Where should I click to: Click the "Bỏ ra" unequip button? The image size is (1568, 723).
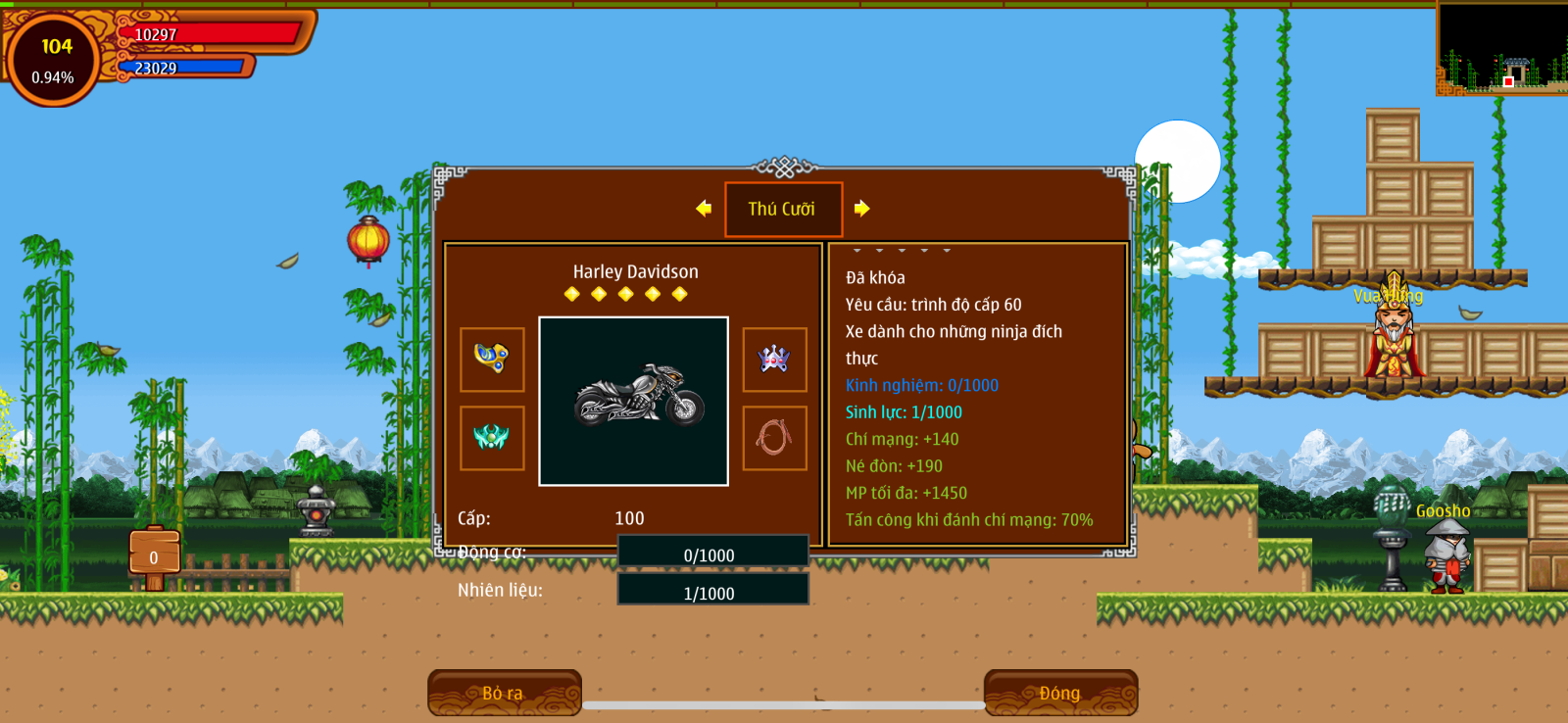pyautogui.click(x=504, y=692)
